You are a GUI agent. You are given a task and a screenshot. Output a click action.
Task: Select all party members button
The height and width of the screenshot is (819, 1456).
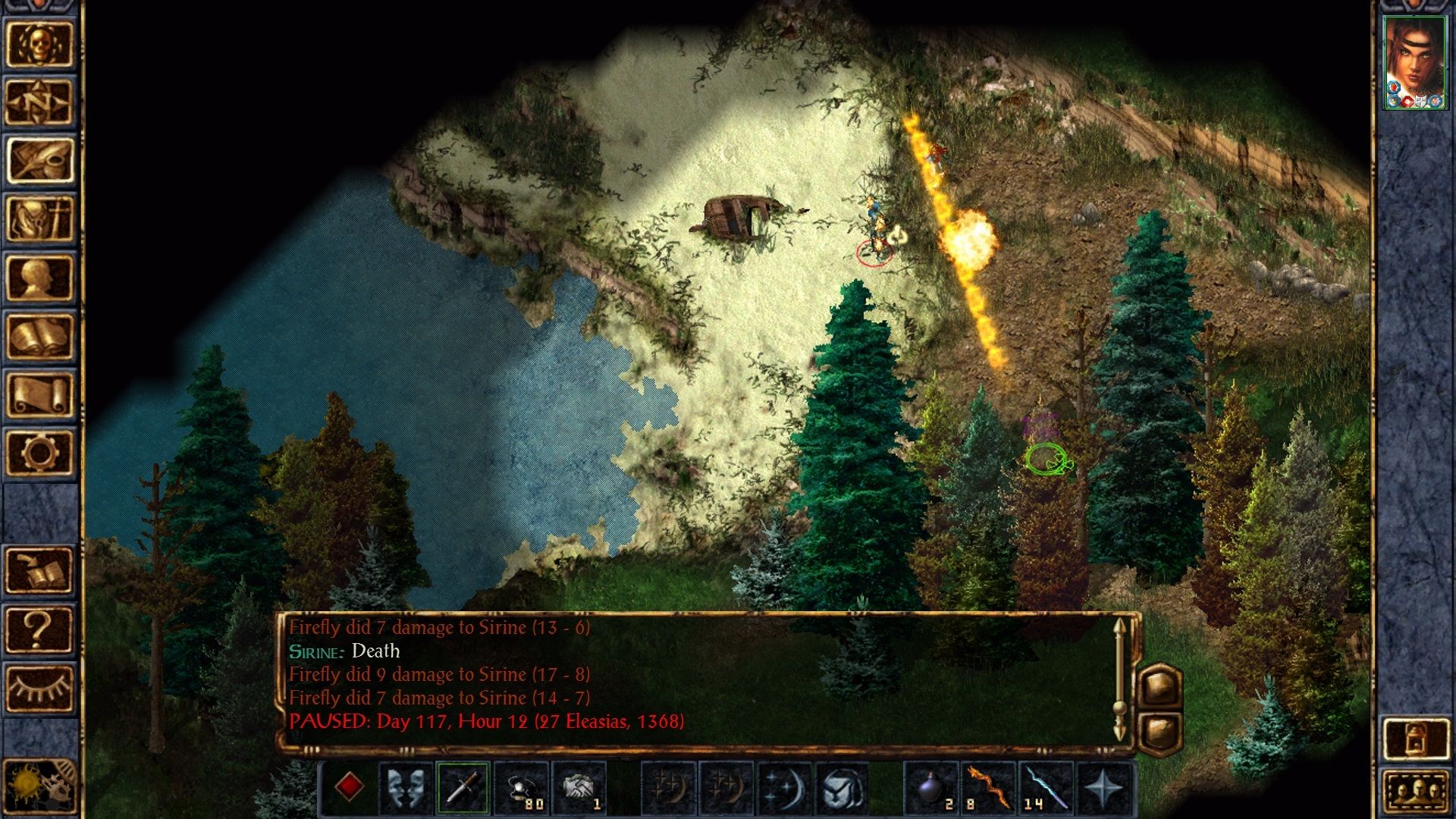(1416, 792)
